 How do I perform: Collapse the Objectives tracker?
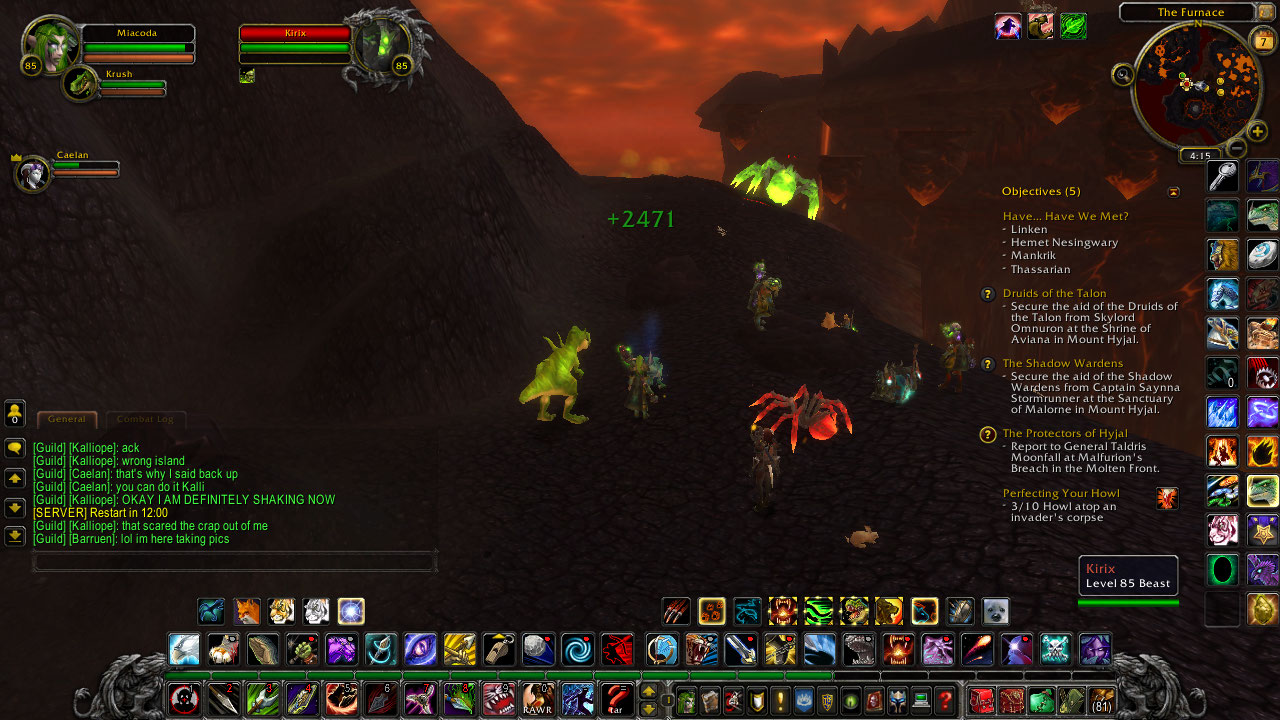[1173, 192]
